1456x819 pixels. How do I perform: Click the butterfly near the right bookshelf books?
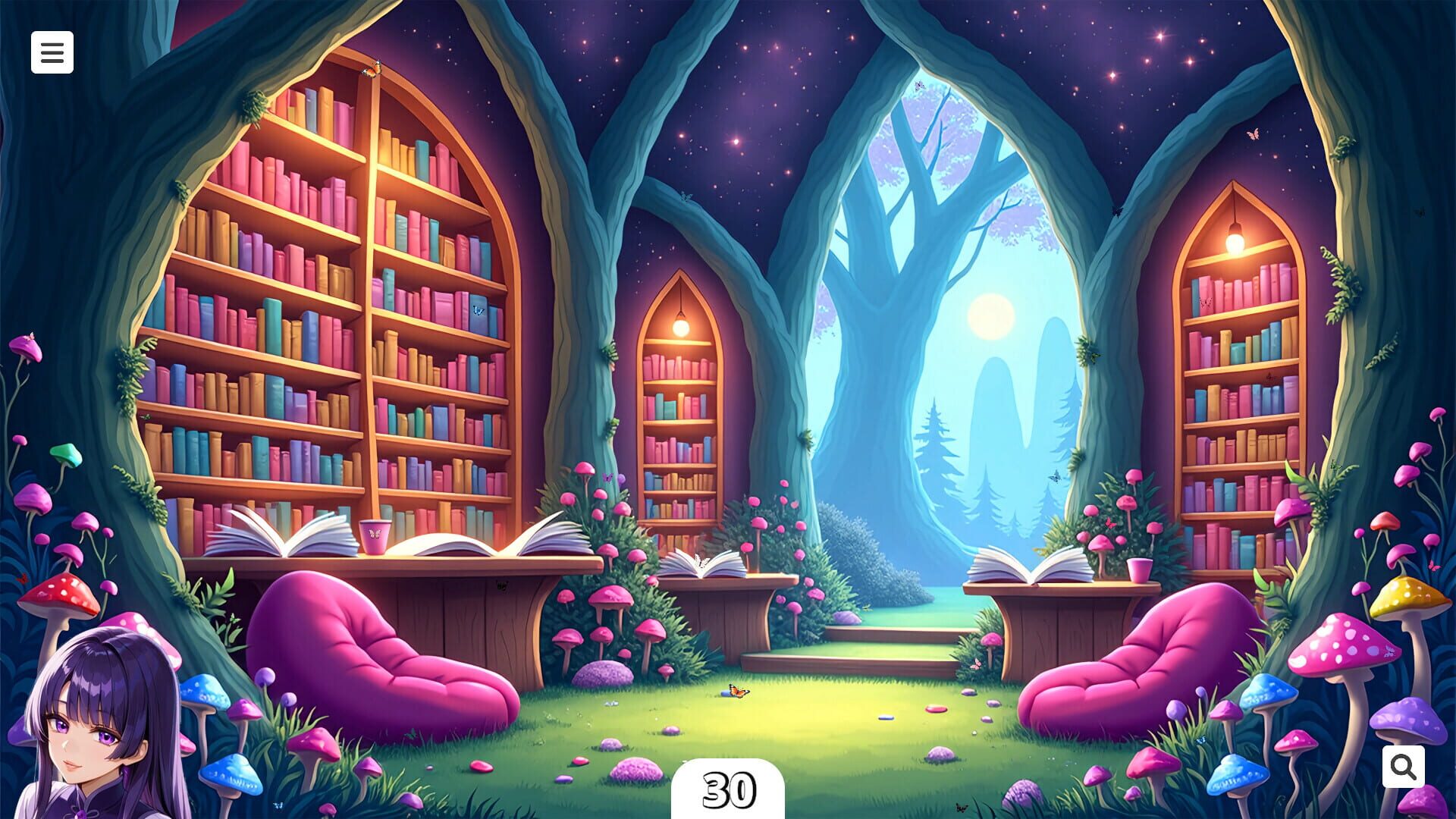1205,302
